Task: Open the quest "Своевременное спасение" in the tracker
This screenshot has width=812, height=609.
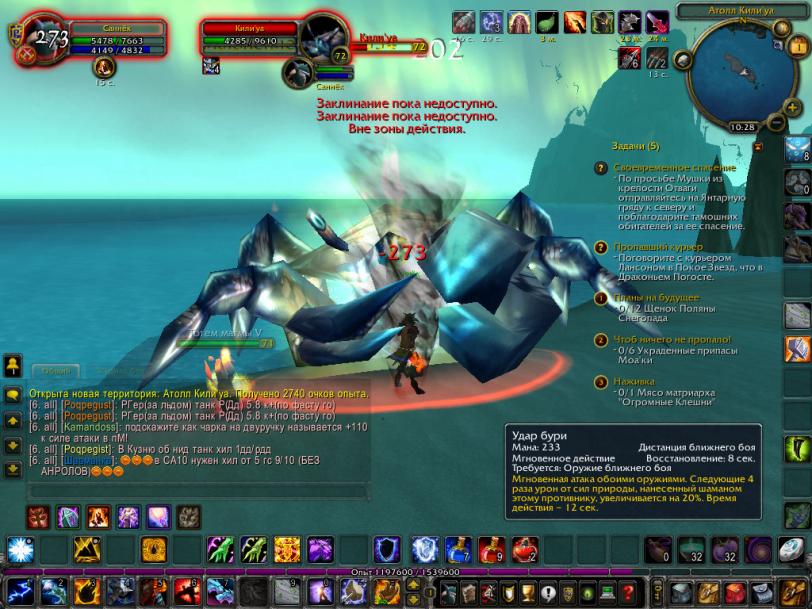Action: (x=674, y=168)
